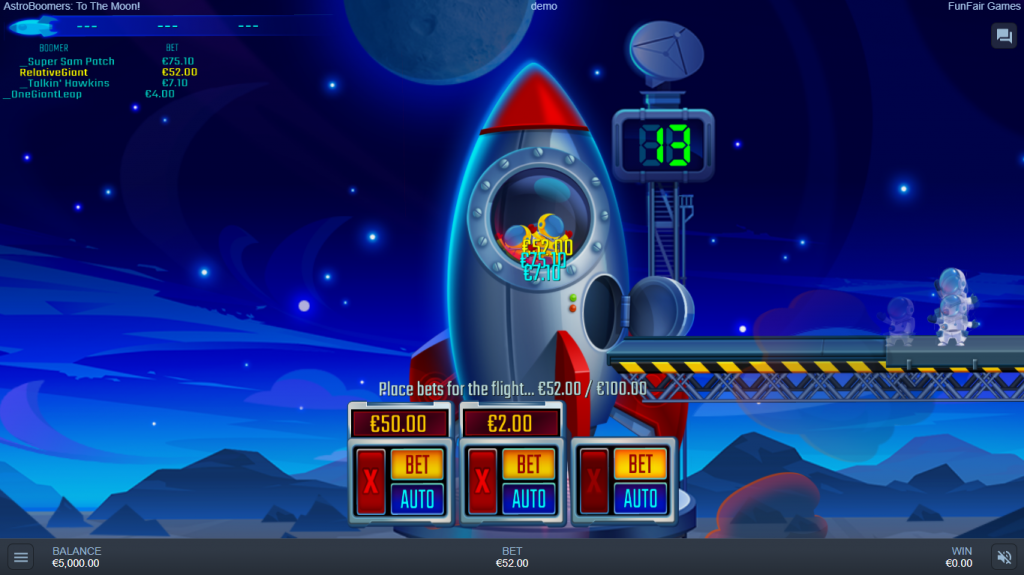Screen dimensions: 1024x575
Task: Place a bet on the empty third panel
Action: 641,464
